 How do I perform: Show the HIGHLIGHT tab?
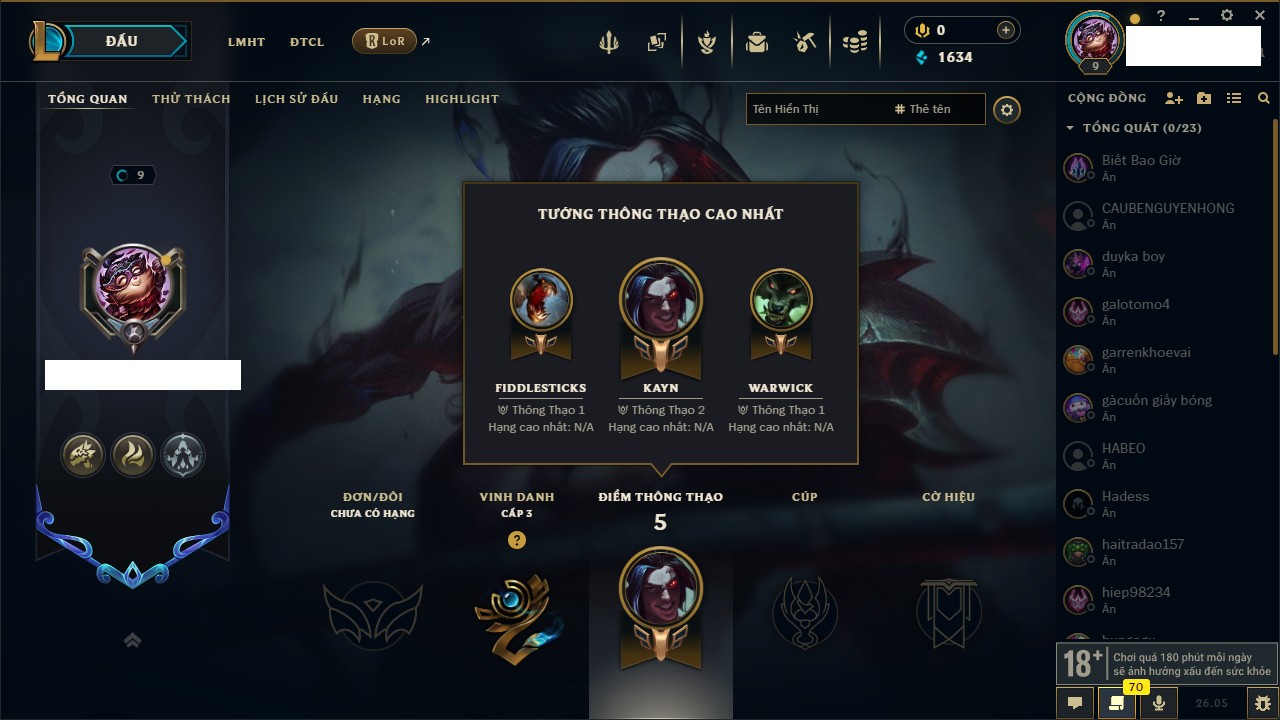(461, 99)
